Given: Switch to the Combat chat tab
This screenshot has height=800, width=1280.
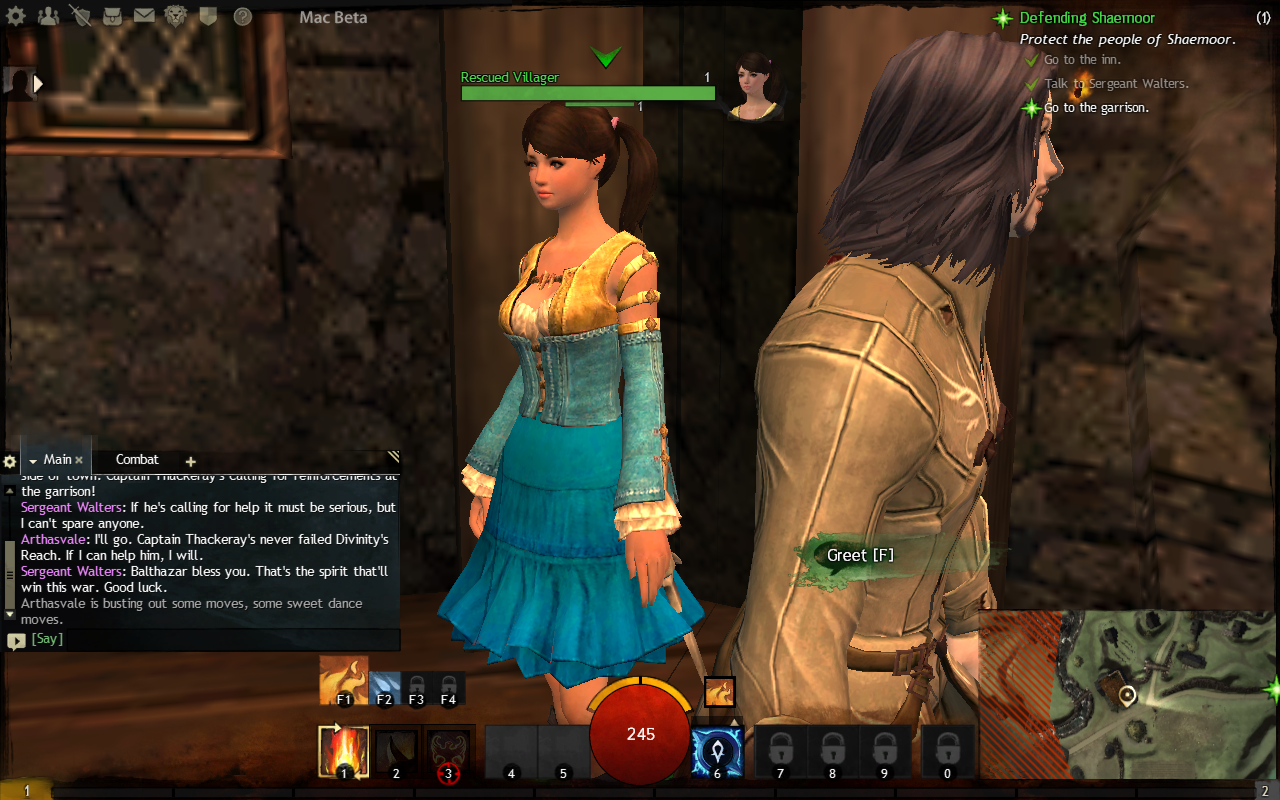Looking at the screenshot, I should [x=137, y=460].
